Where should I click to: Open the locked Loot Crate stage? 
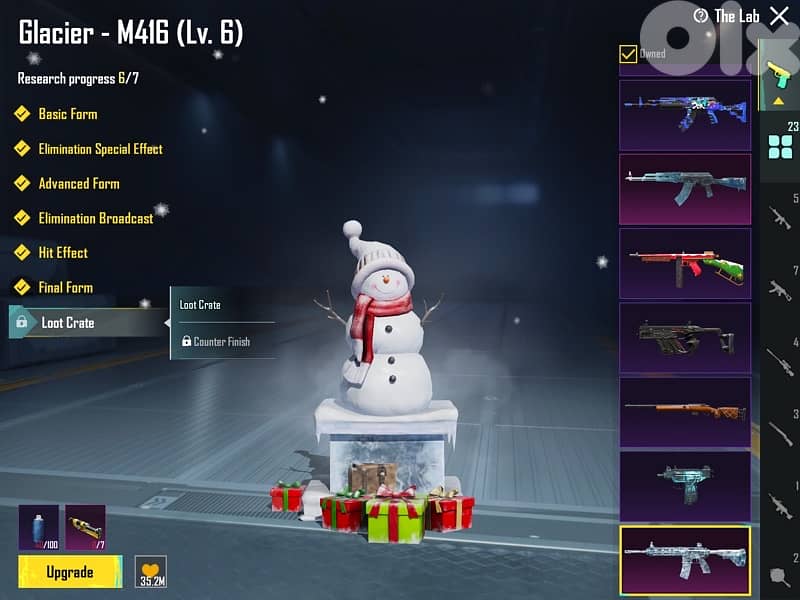pyautogui.click(x=68, y=322)
